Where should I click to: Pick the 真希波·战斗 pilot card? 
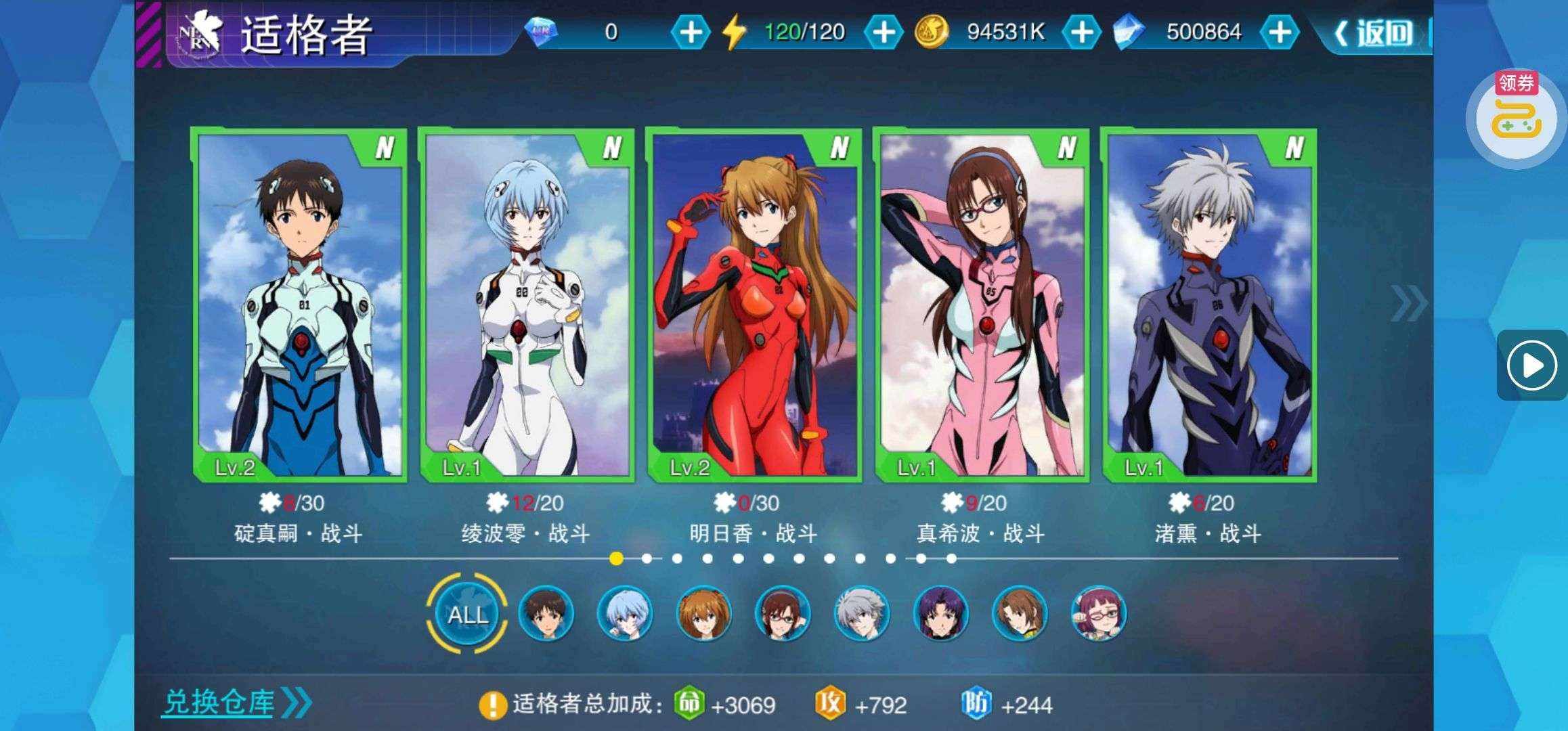981,305
